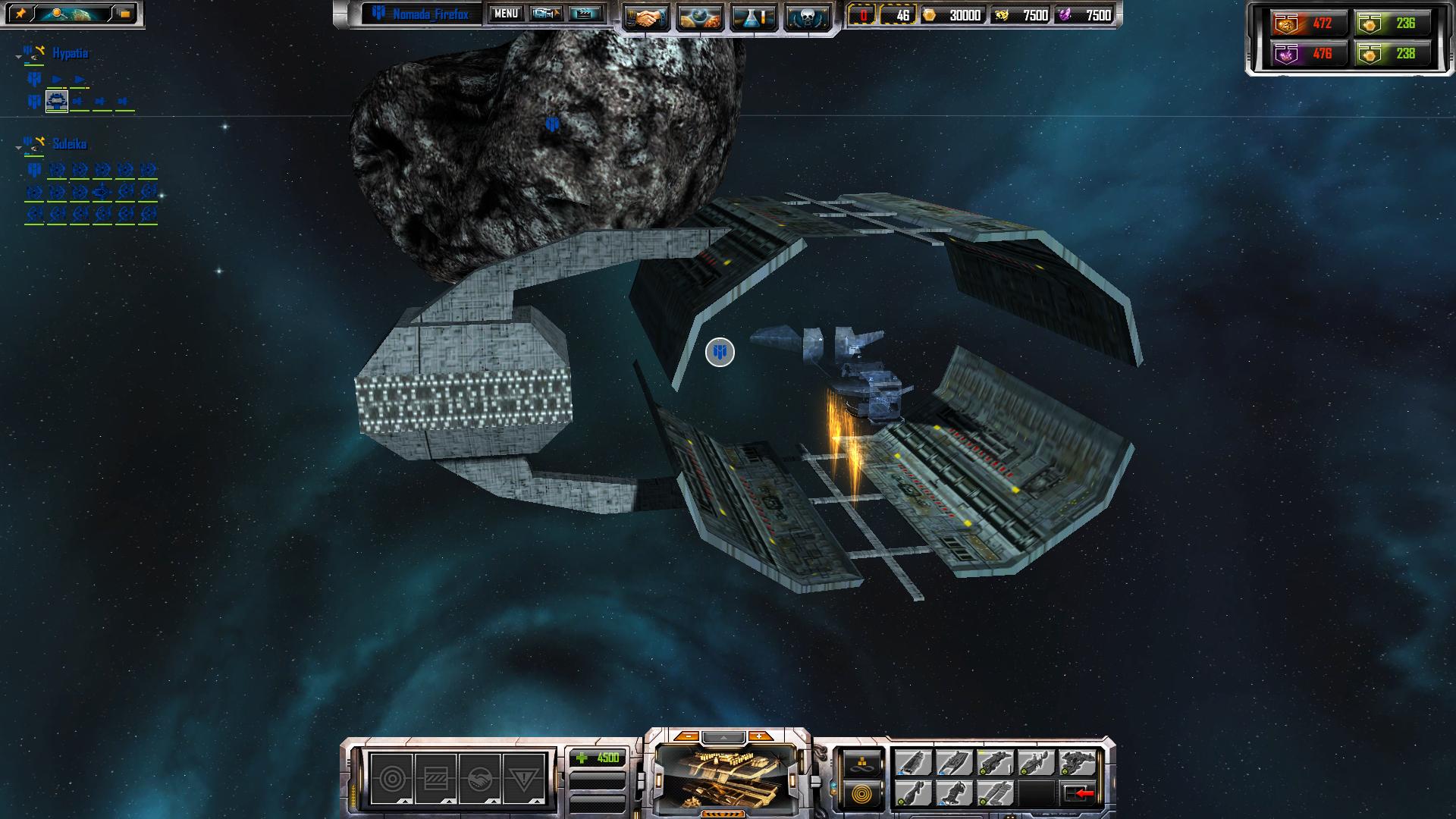Activate the bullseye target command slot

(x=391, y=778)
